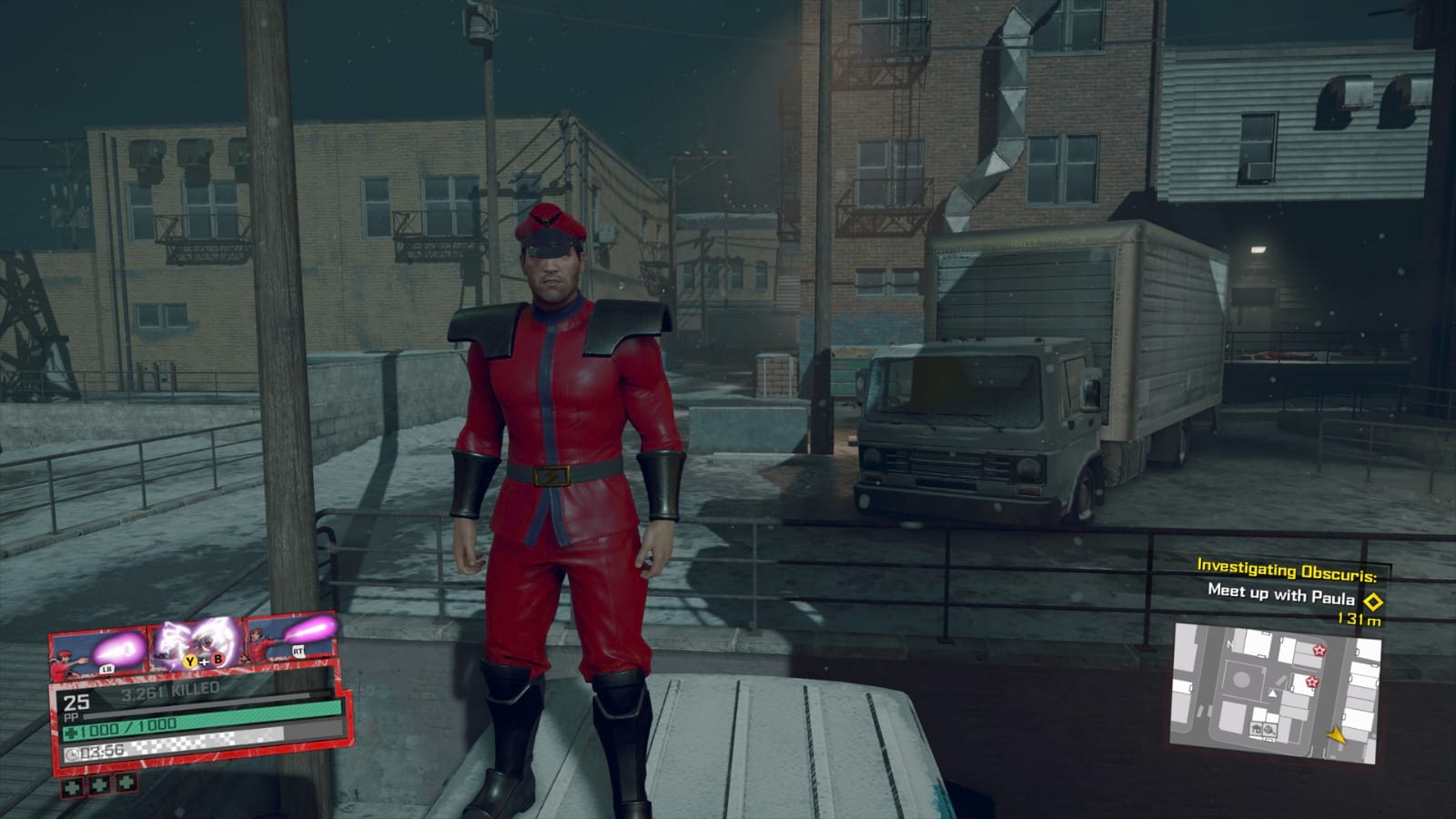The height and width of the screenshot is (819, 1456).
Task: Select the upper red star marker on the minimap
Action: 1319,651
